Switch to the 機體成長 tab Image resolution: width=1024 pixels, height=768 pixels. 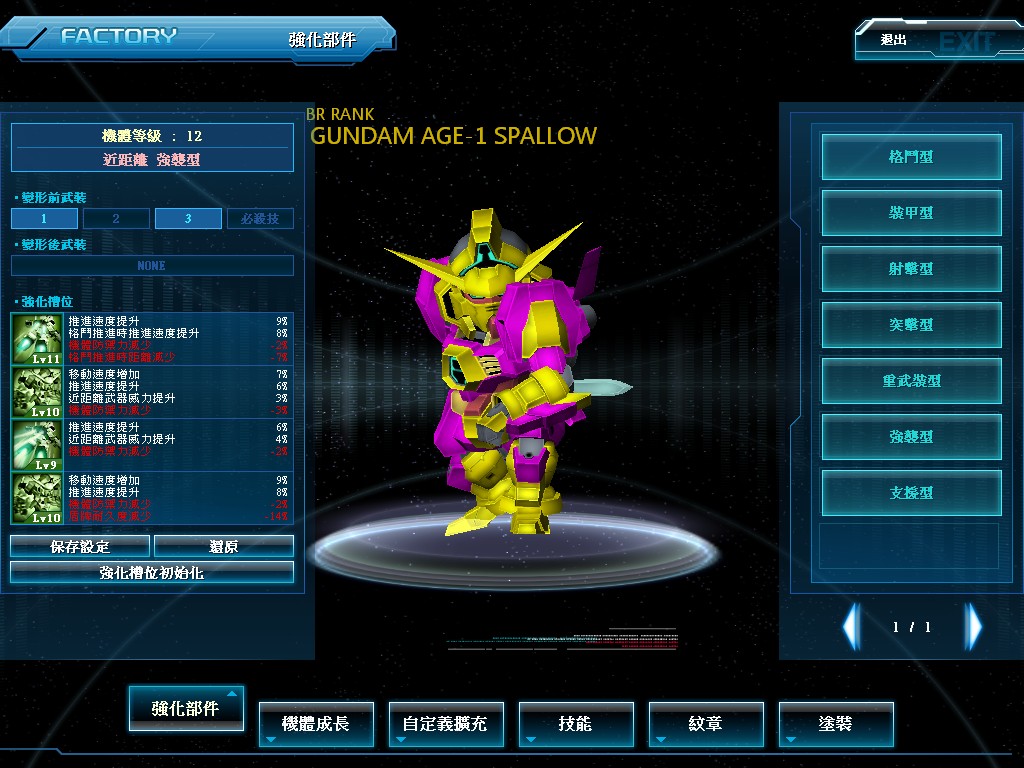click(x=316, y=723)
